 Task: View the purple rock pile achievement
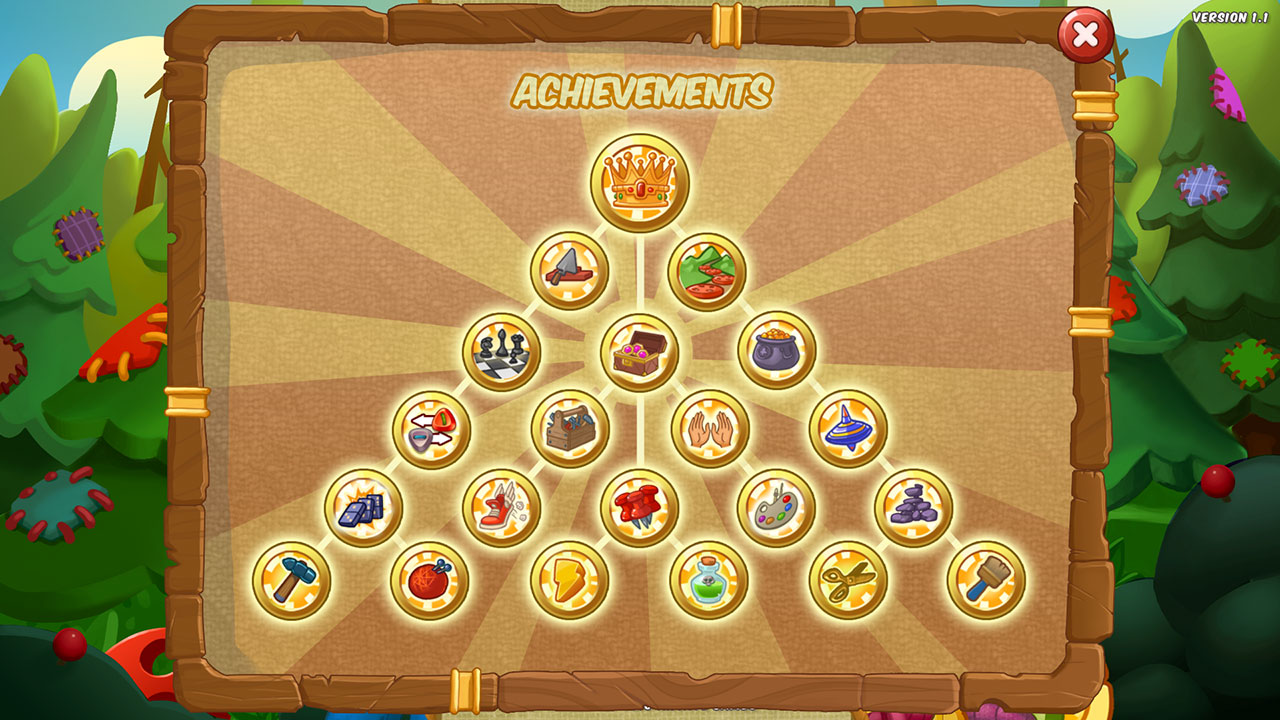tap(914, 508)
